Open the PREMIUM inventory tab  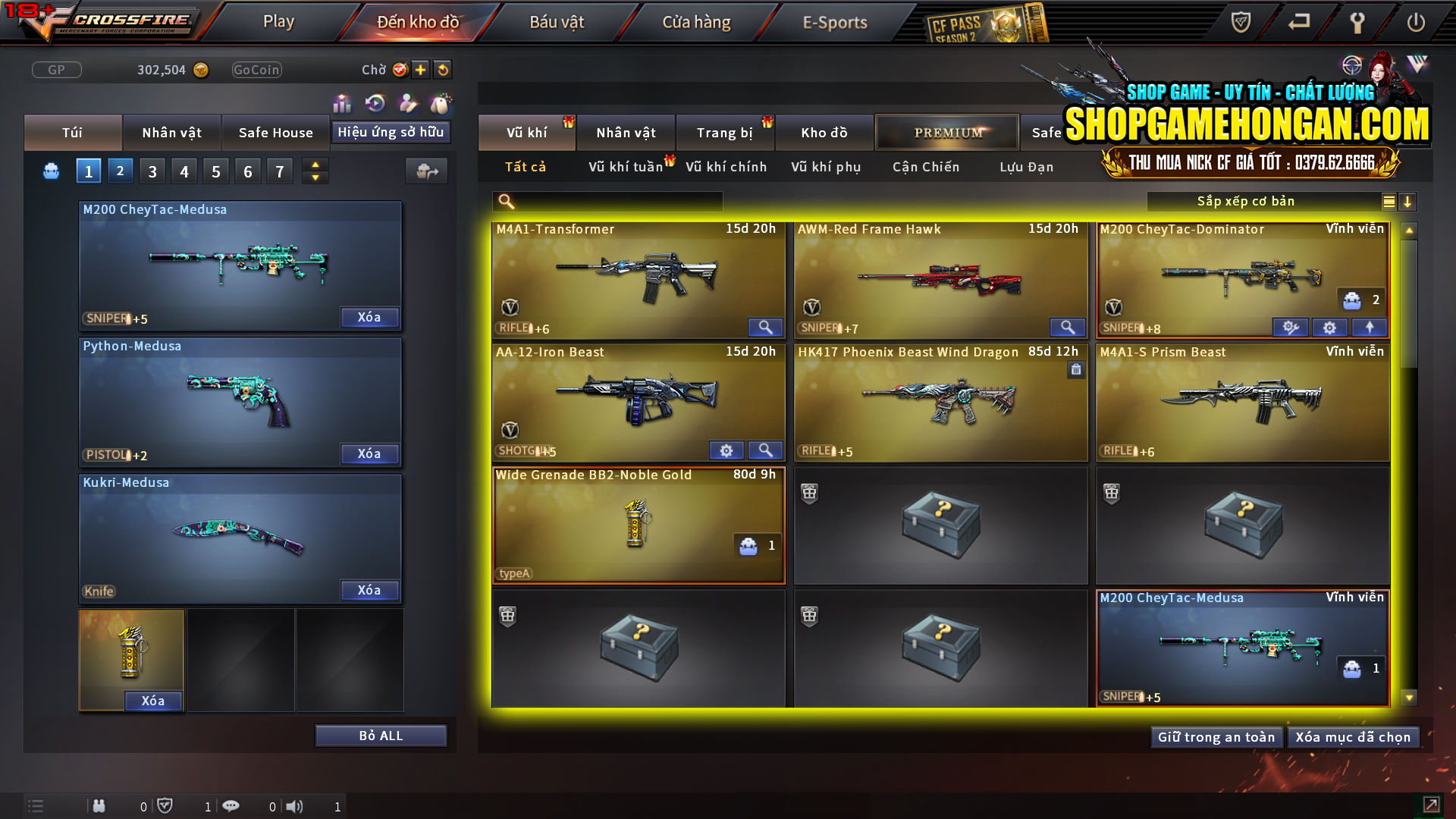[x=947, y=132]
